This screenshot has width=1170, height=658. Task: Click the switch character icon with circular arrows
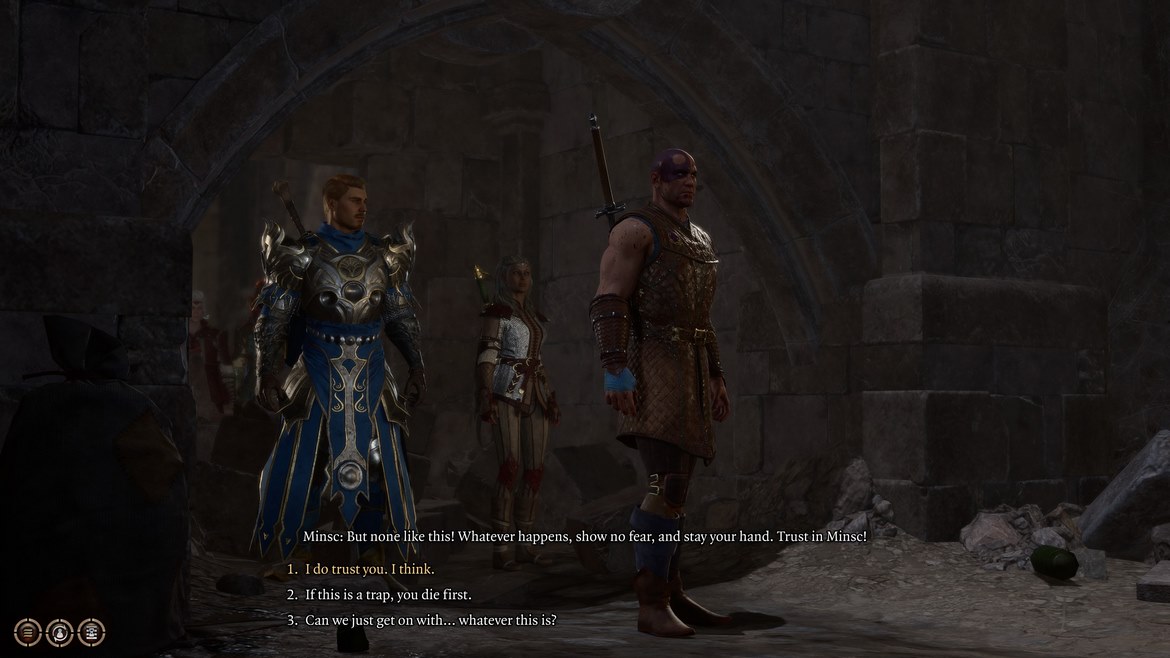60,631
